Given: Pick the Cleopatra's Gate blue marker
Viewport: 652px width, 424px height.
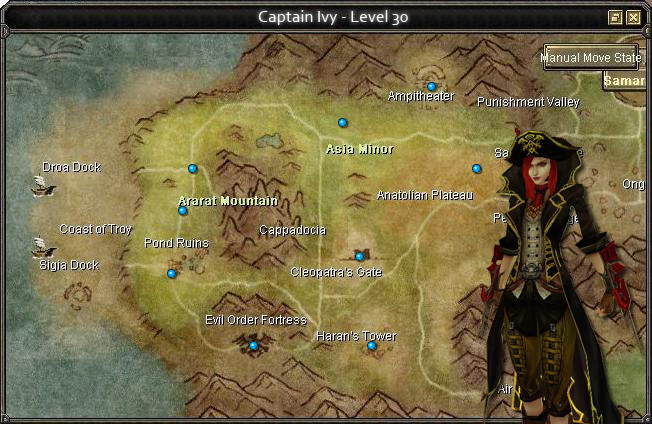Looking at the screenshot, I should (x=360, y=257).
